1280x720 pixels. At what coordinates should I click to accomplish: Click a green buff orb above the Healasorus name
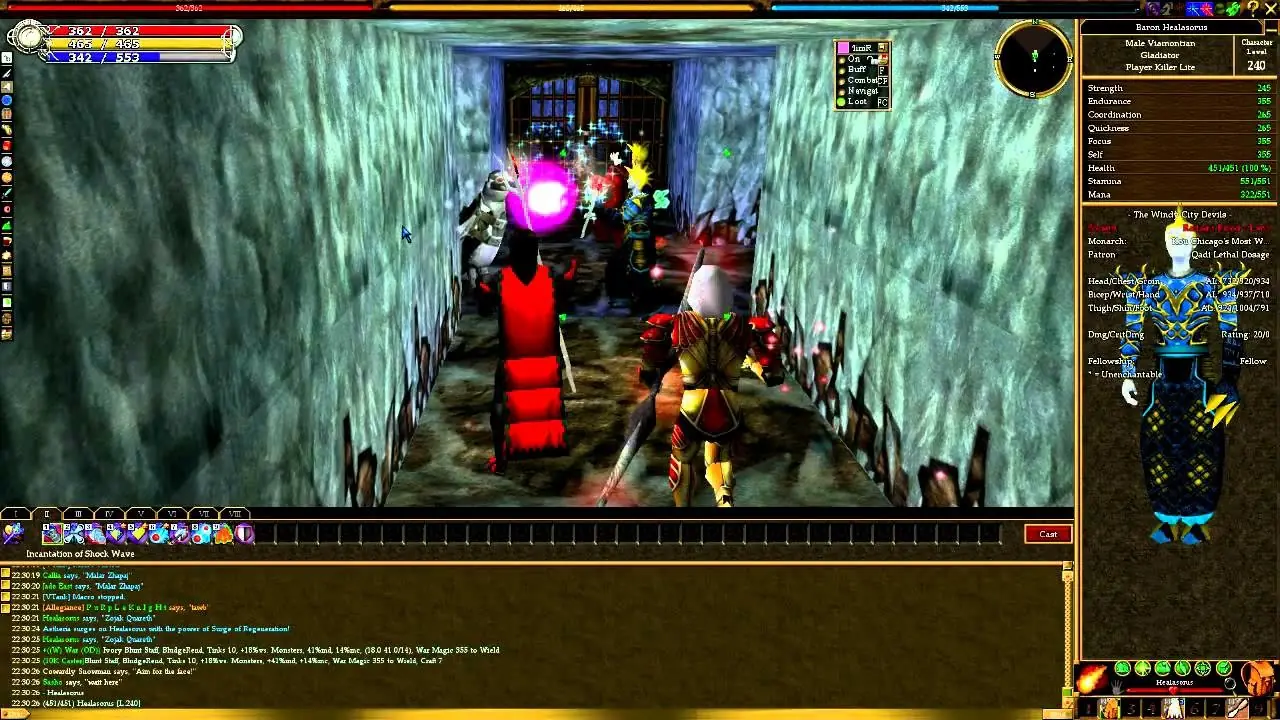(1122, 668)
